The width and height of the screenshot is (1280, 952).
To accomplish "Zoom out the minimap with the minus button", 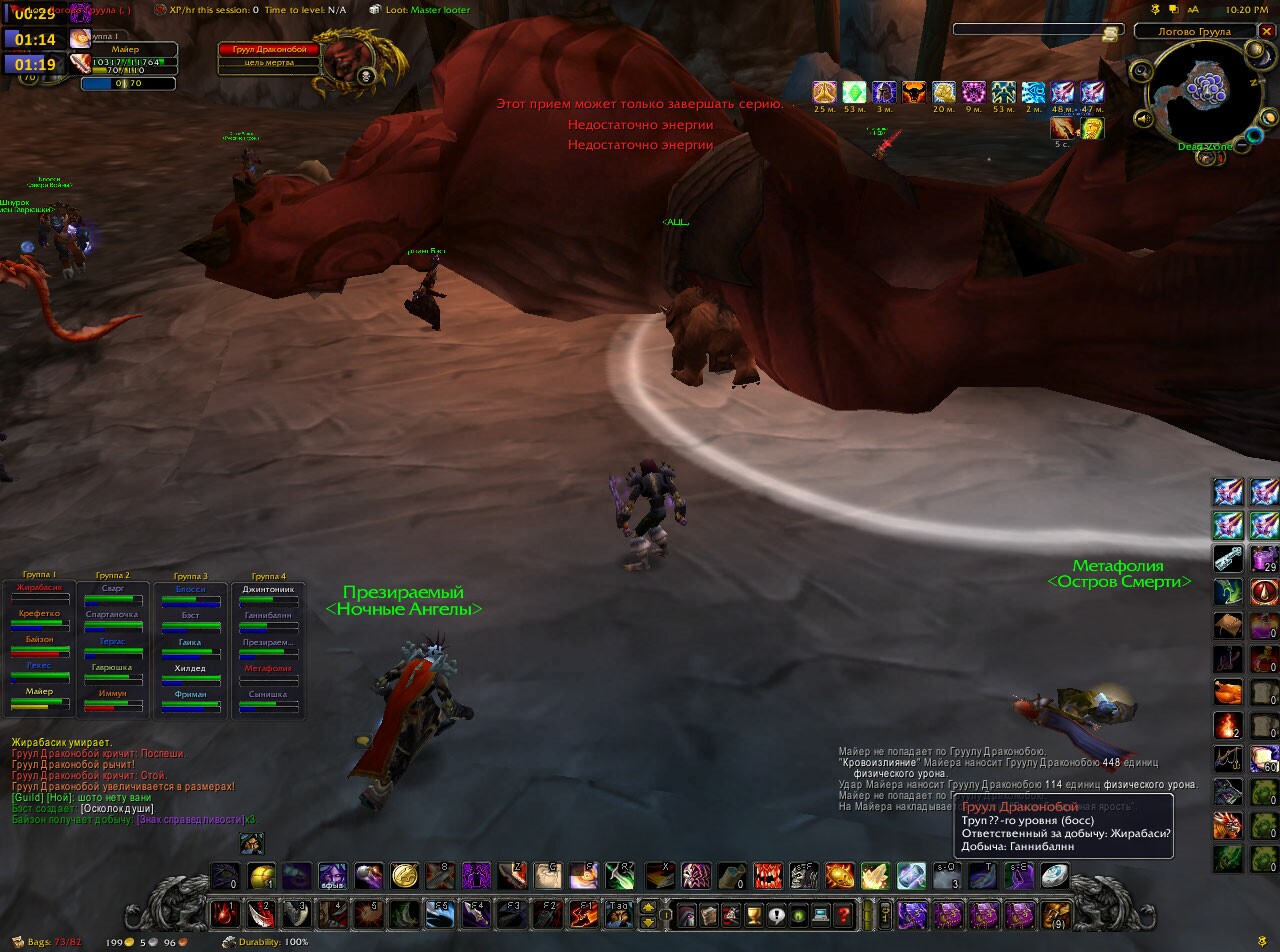I will 1241,145.
